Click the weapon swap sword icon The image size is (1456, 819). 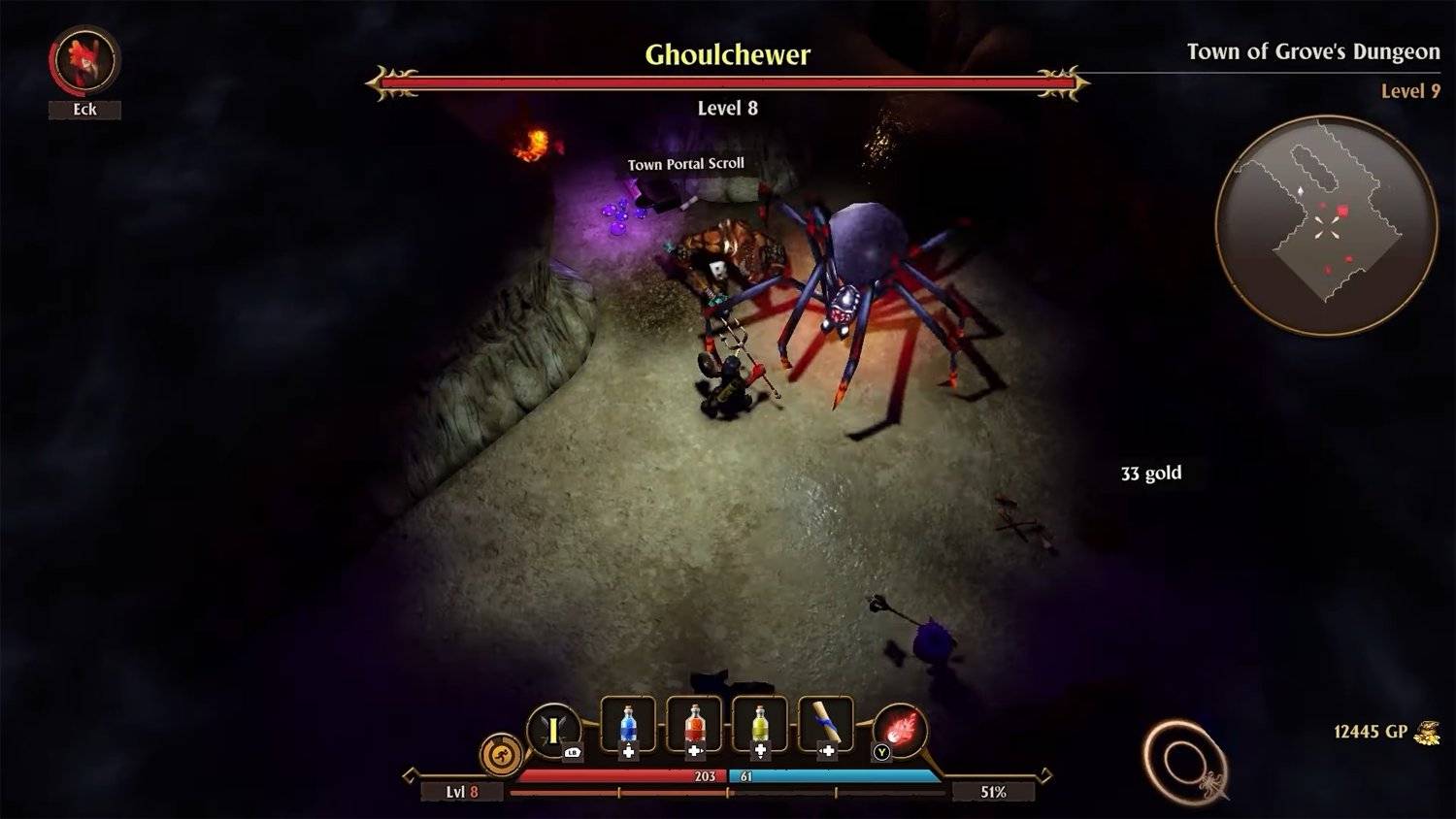pyautogui.click(x=553, y=730)
